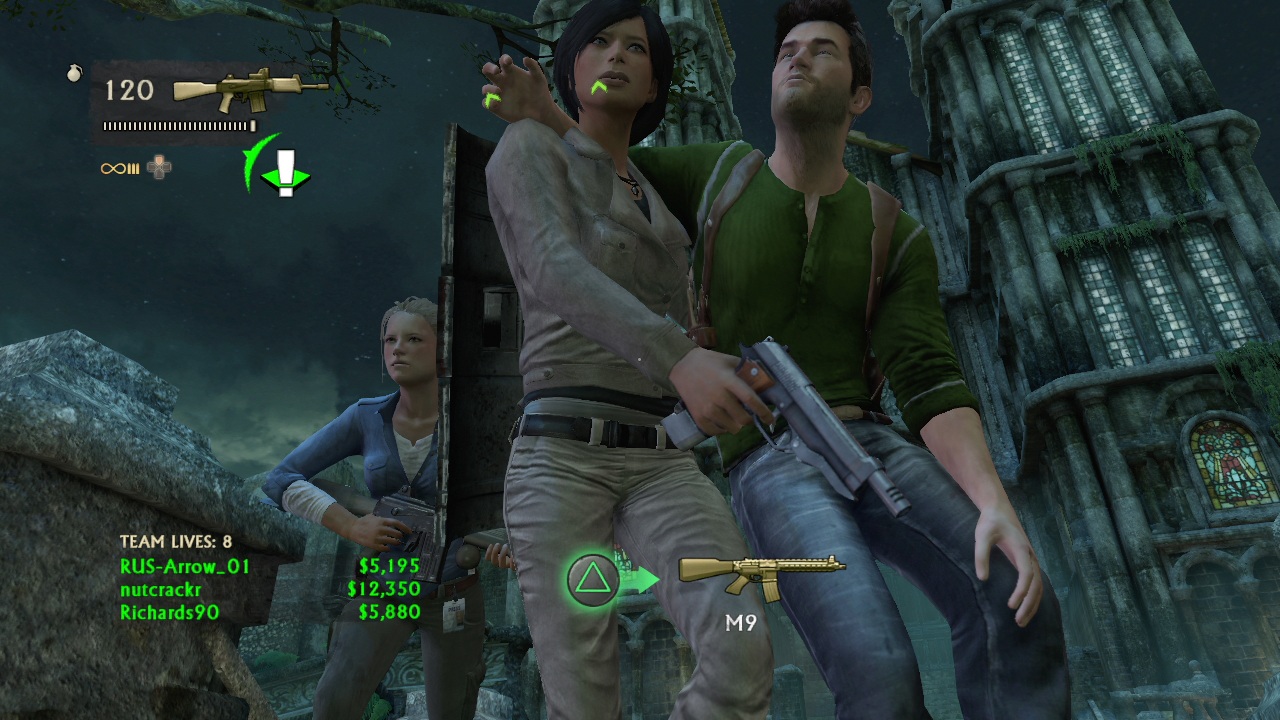
Task: Click the grenade icon
Action: click(74, 73)
